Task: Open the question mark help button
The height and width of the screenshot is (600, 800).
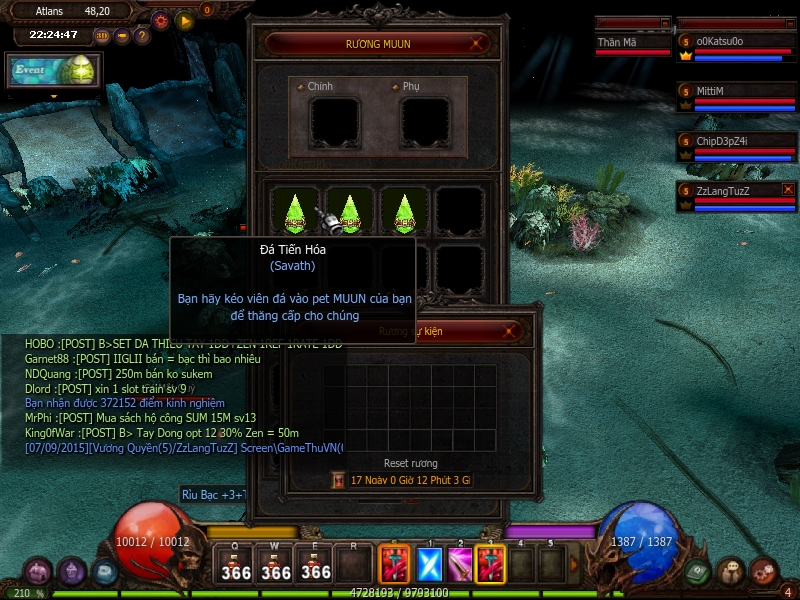Action: tap(142, 36)
